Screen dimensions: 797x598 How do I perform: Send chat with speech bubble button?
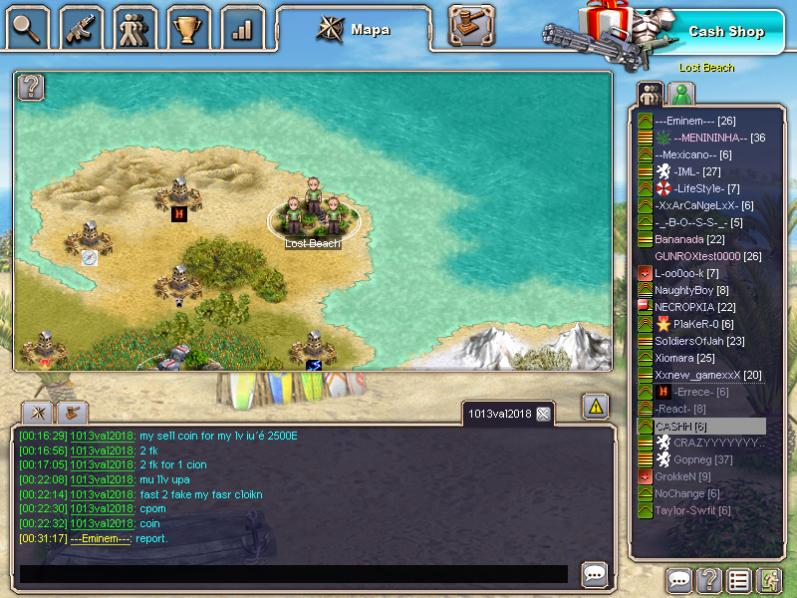595,574
